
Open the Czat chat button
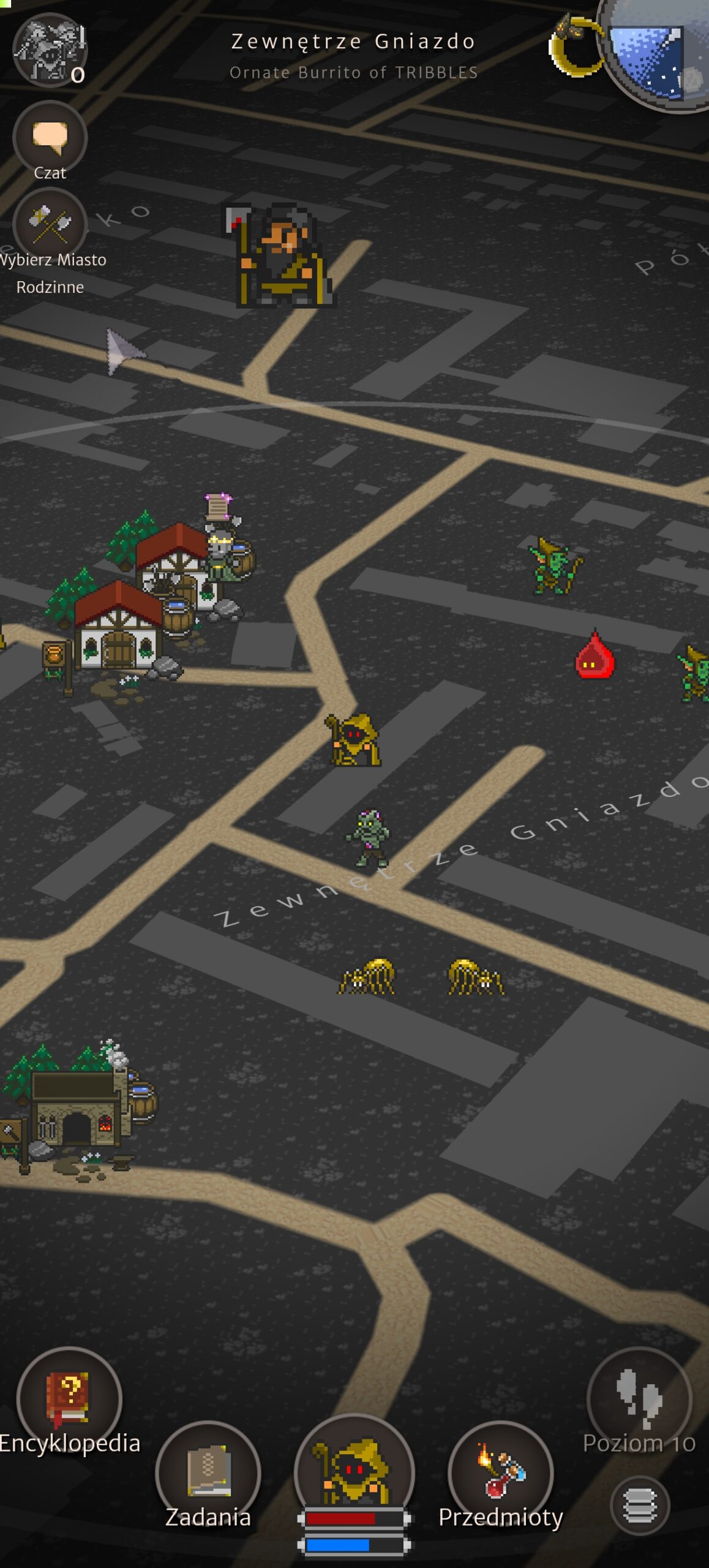[x=50, y=138]
